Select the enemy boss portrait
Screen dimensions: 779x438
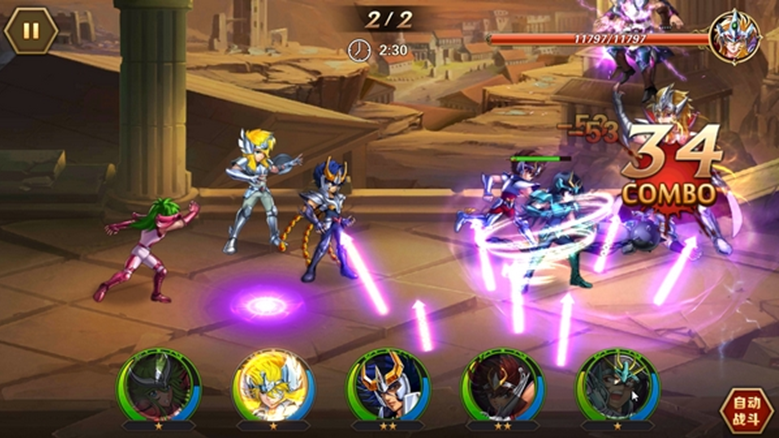coord(735,36)
